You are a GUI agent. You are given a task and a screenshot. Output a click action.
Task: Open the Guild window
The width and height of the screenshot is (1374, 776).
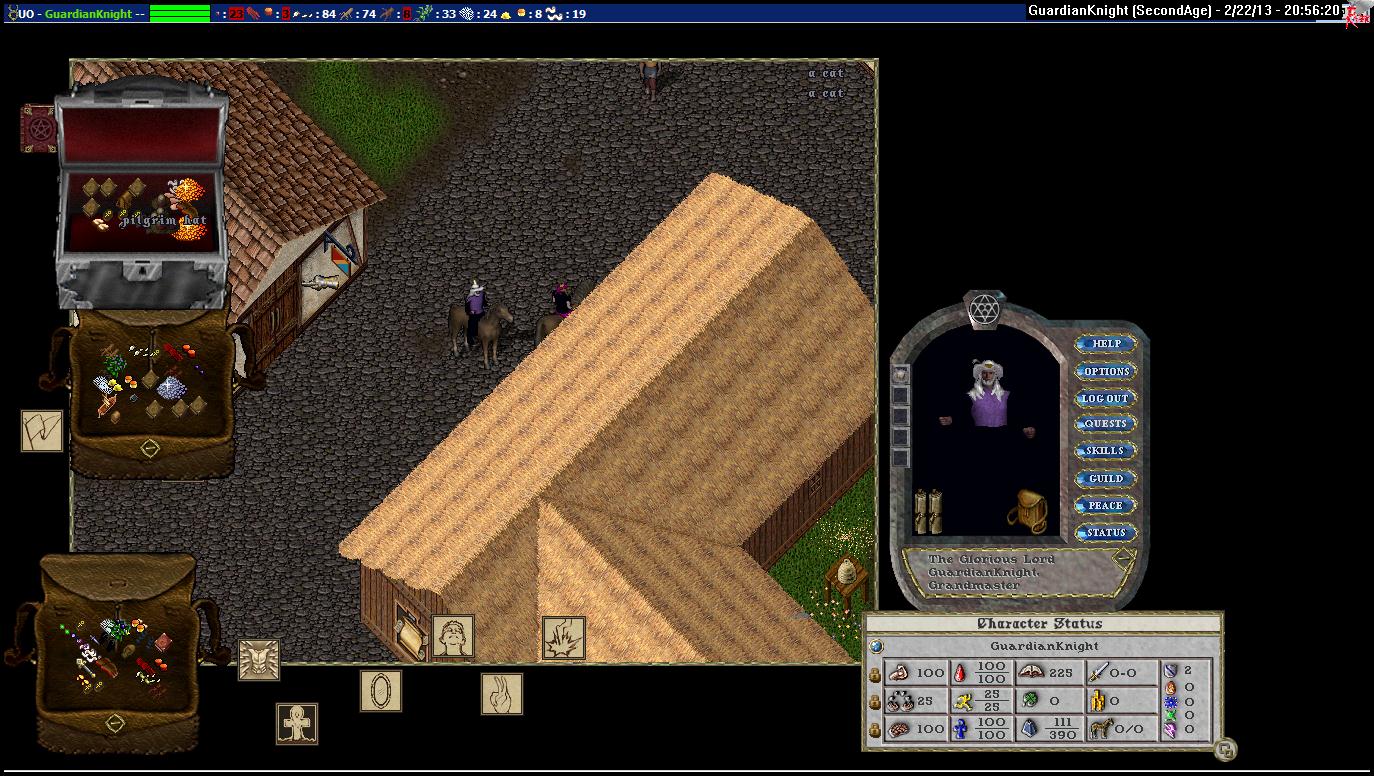[x=1106, y=479]
